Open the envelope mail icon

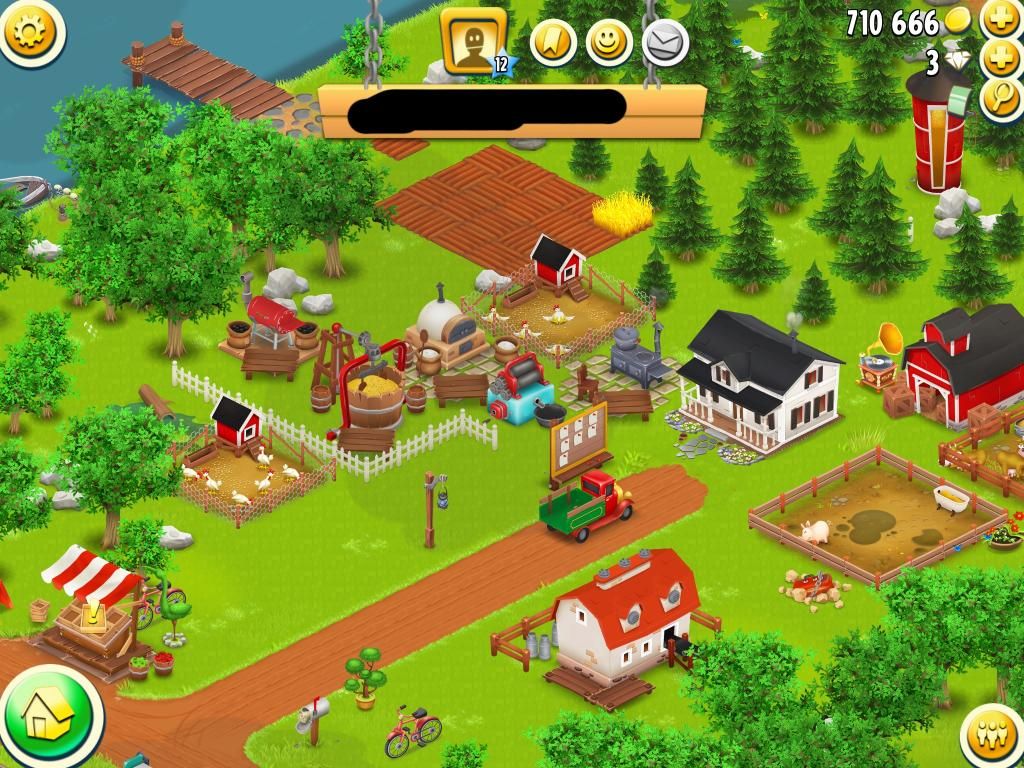click(x=664, y=42)
